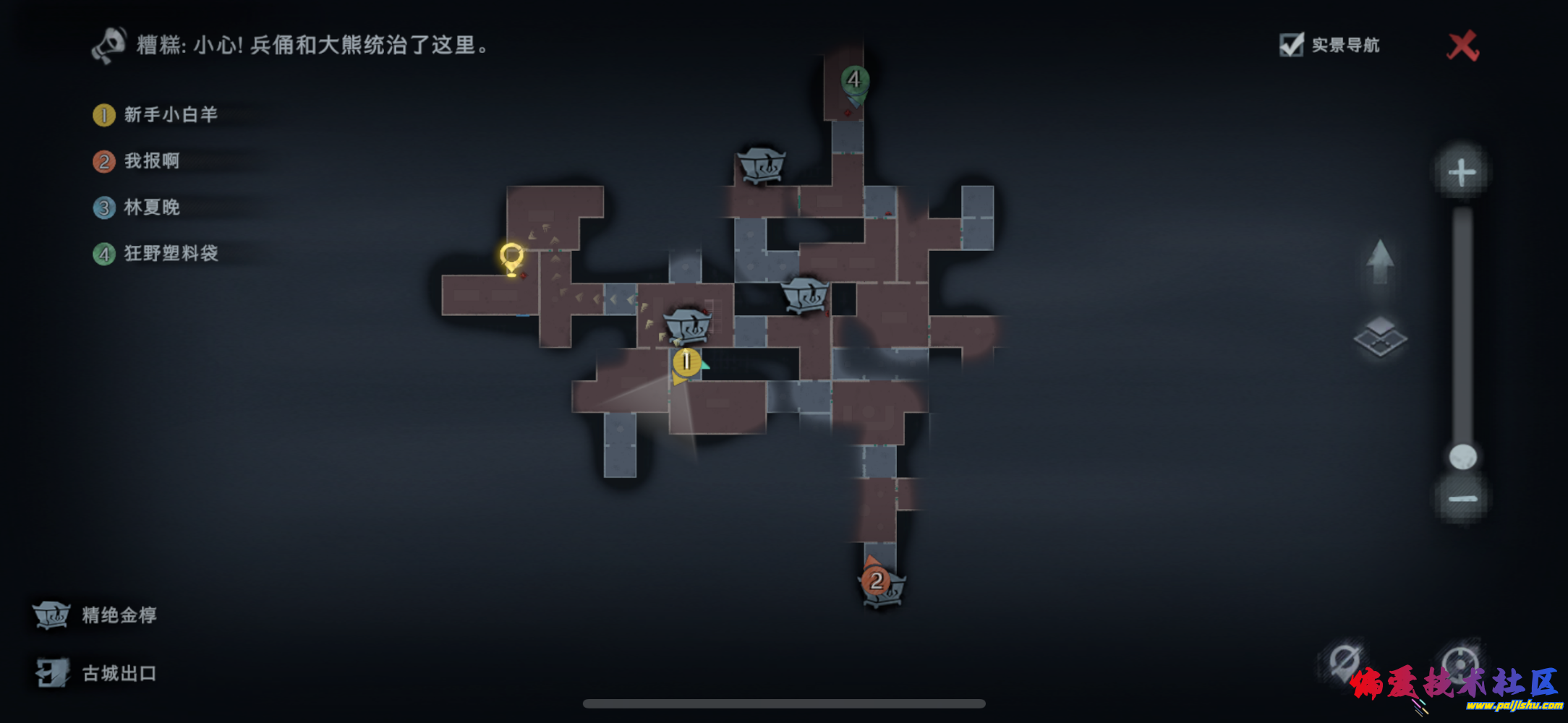Click the yellow player 1 map marker
This screenshot has height=723, width=1568.
pyautogui.click(x=686, y=361)
